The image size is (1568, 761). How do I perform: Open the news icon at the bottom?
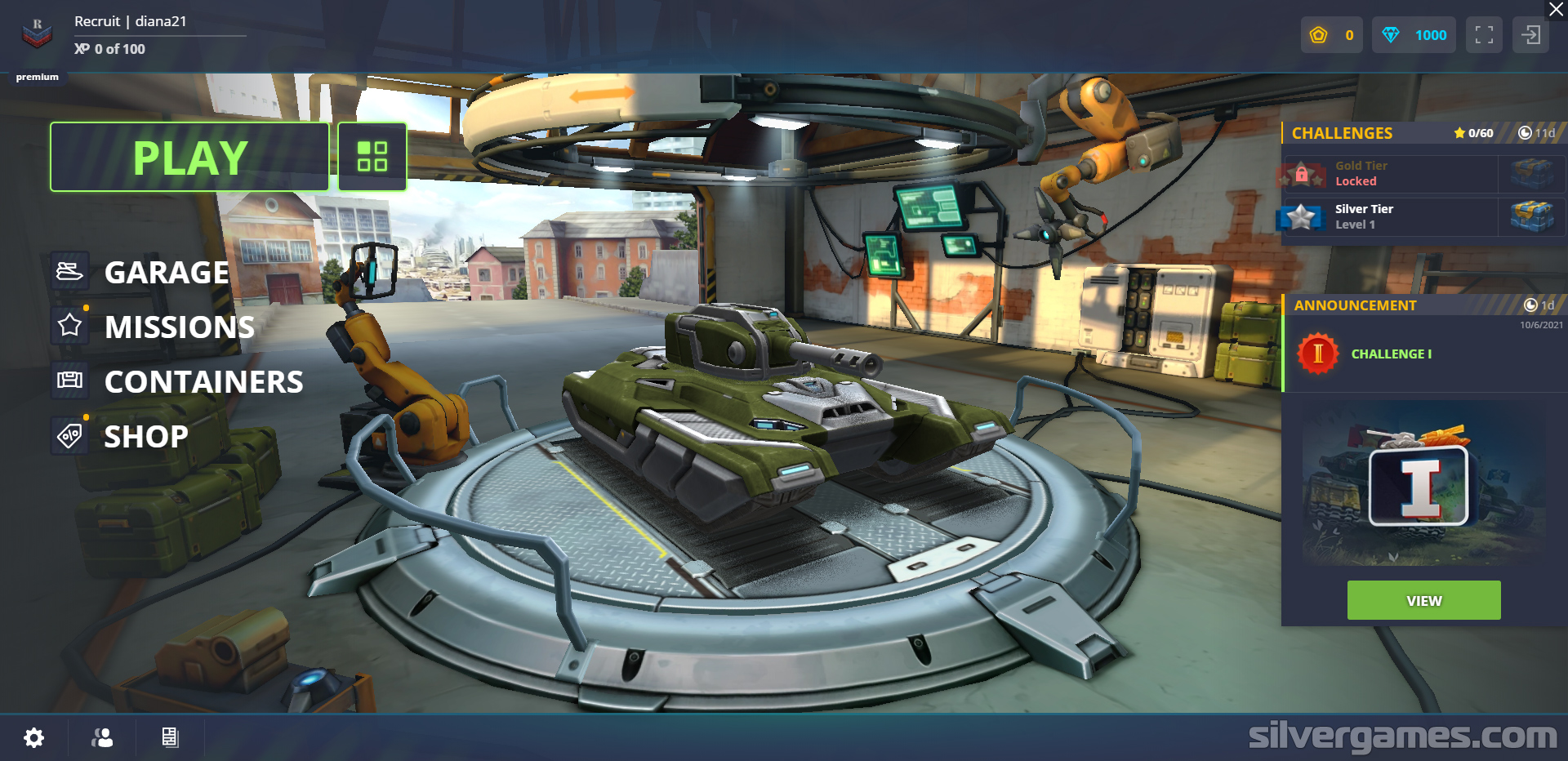pos(170,738)
